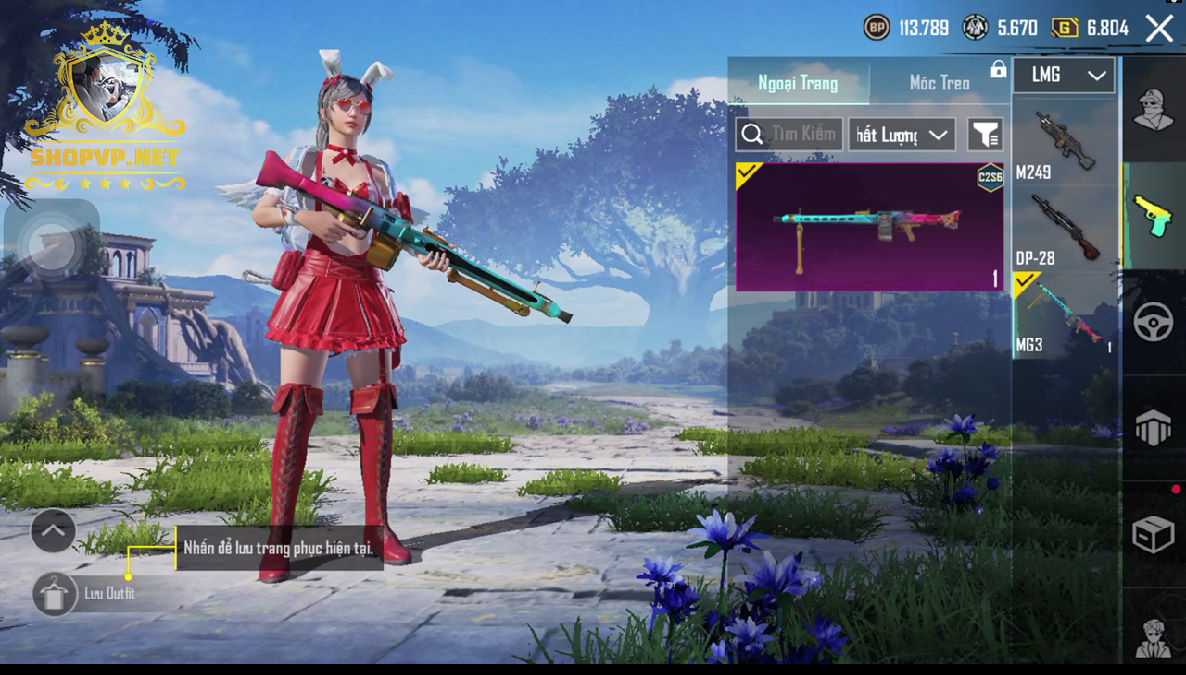Click the filter funnel button

[985, 134]
